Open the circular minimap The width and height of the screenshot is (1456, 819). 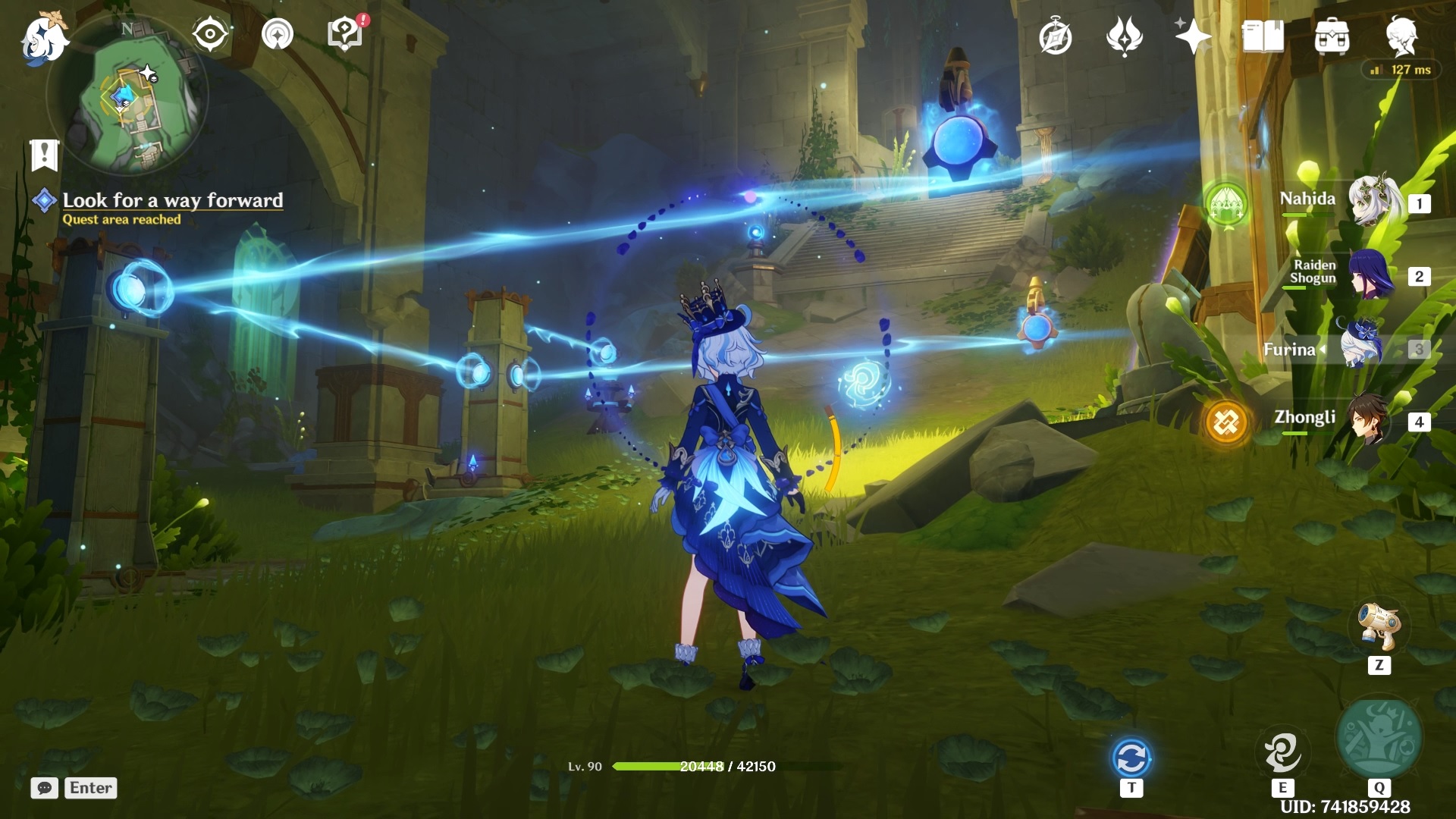point(127,96)
